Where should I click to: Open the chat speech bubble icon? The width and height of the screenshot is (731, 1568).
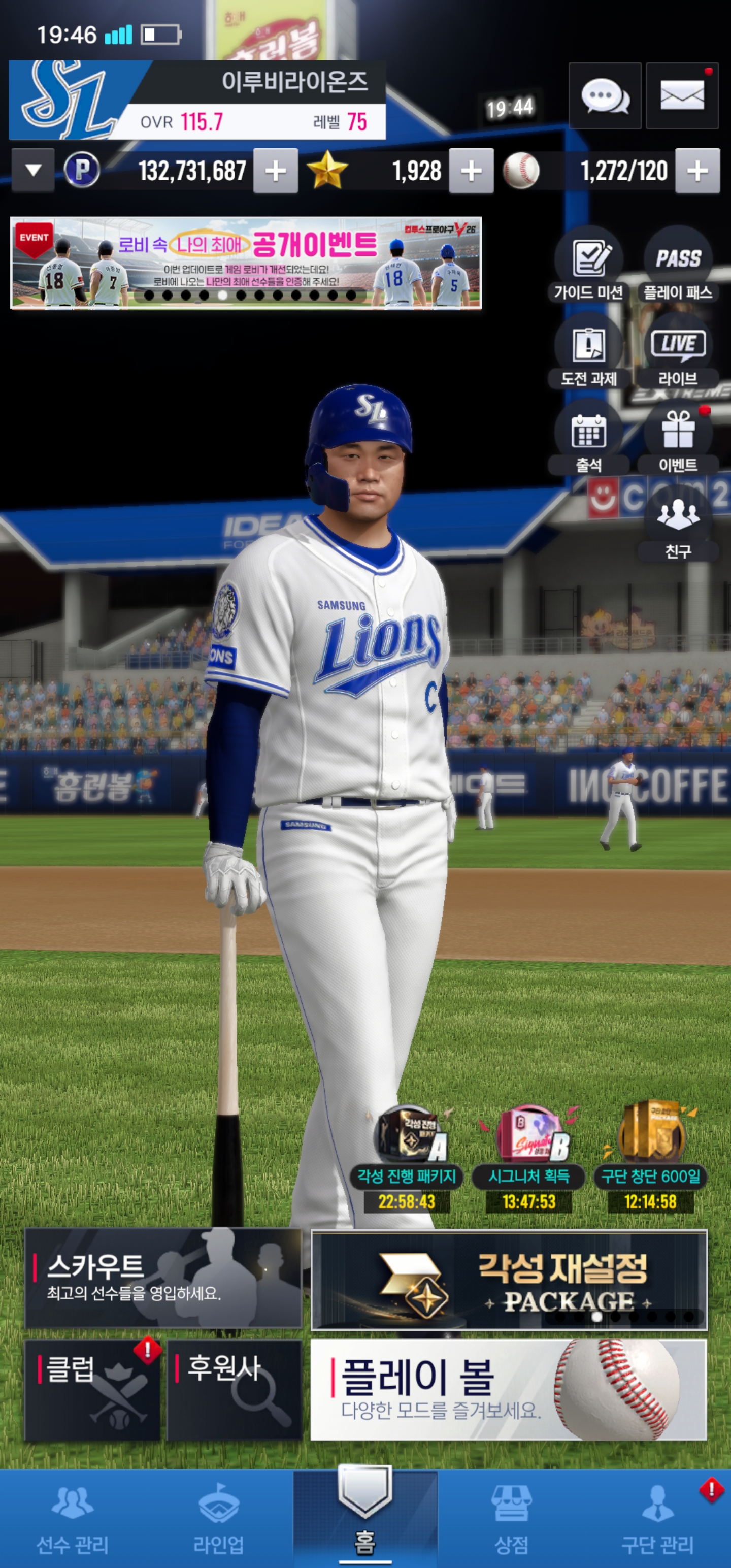[605, 96]
